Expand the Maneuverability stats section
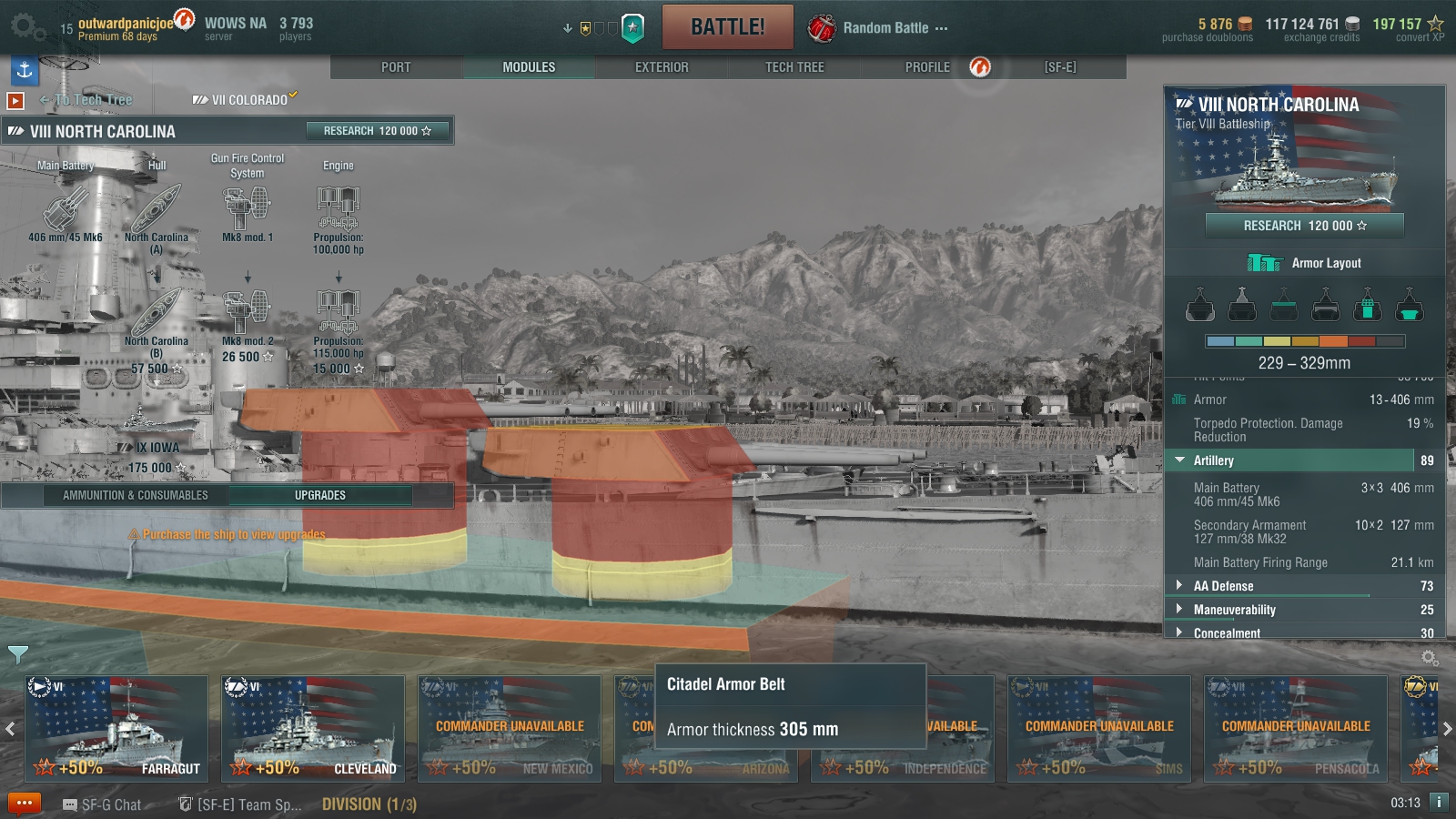1456x819 pixels. 1234,610
